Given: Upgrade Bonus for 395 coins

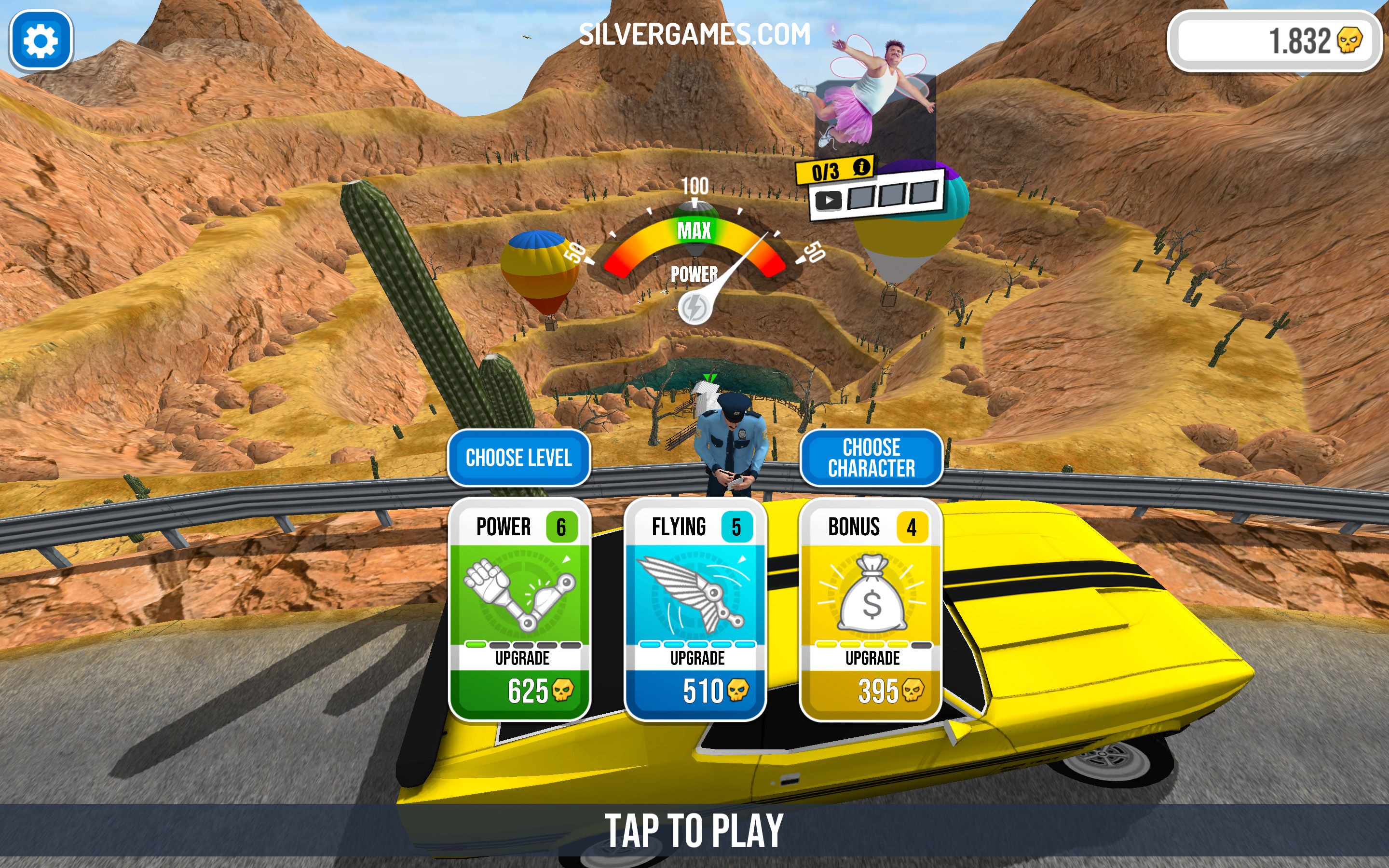Looking at the screenshot, I should click(871, 689).
